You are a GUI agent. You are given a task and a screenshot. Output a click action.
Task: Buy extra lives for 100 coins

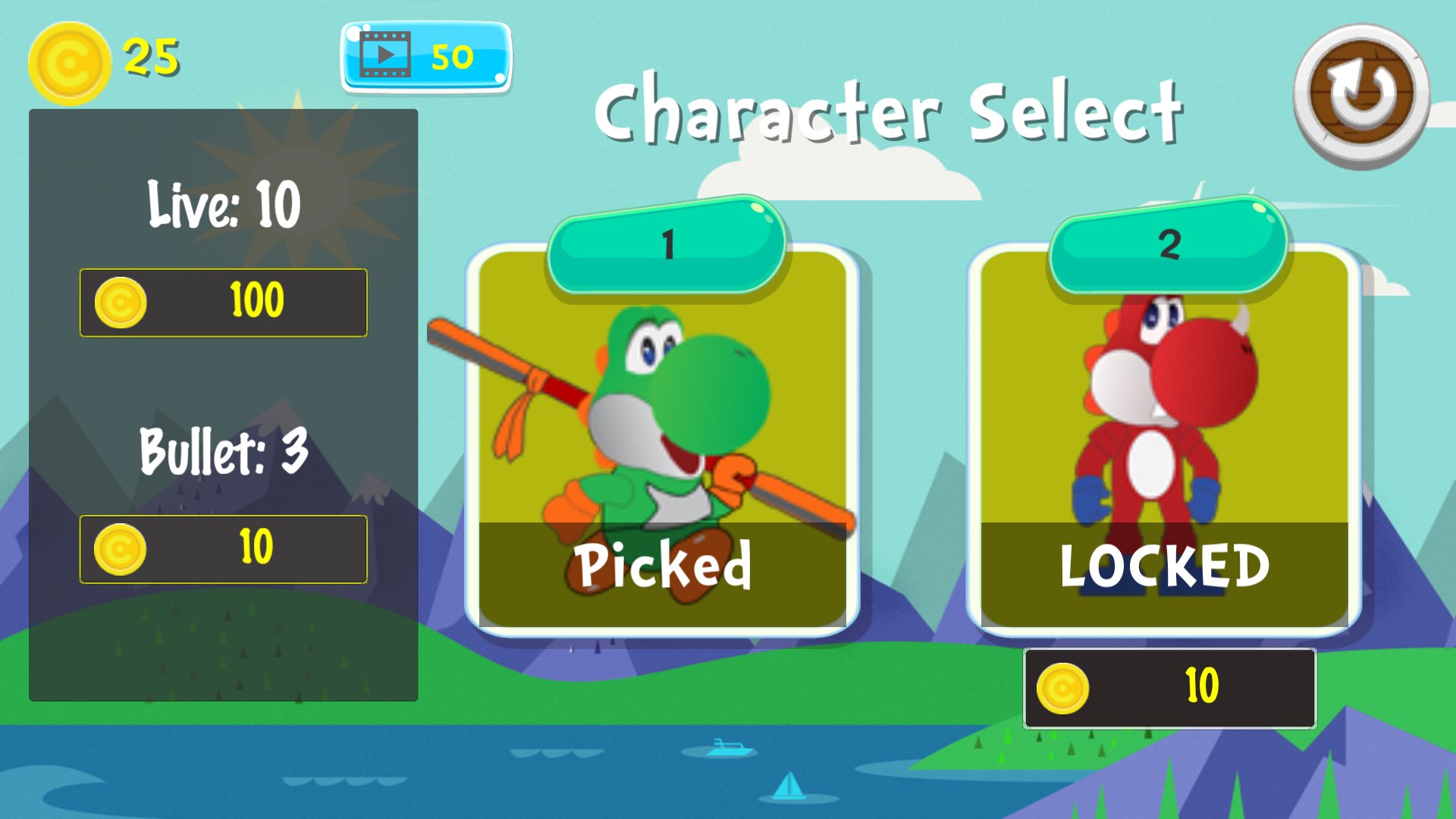[223, 300]
